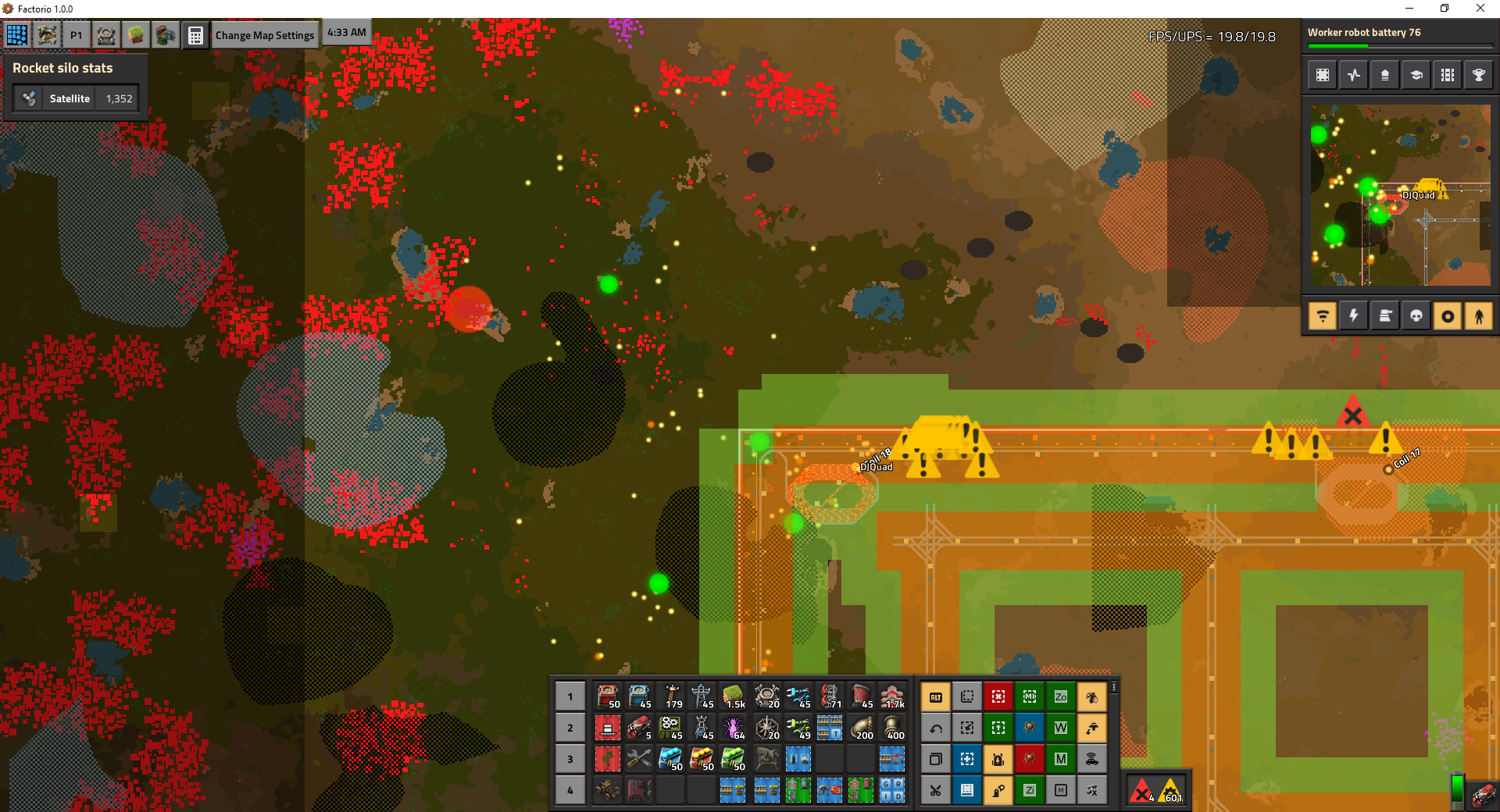Image resolution: width=1500 pixels, height=812 pixels.
Task: Pick the purple spider item with 64
Action: point(733,728)
